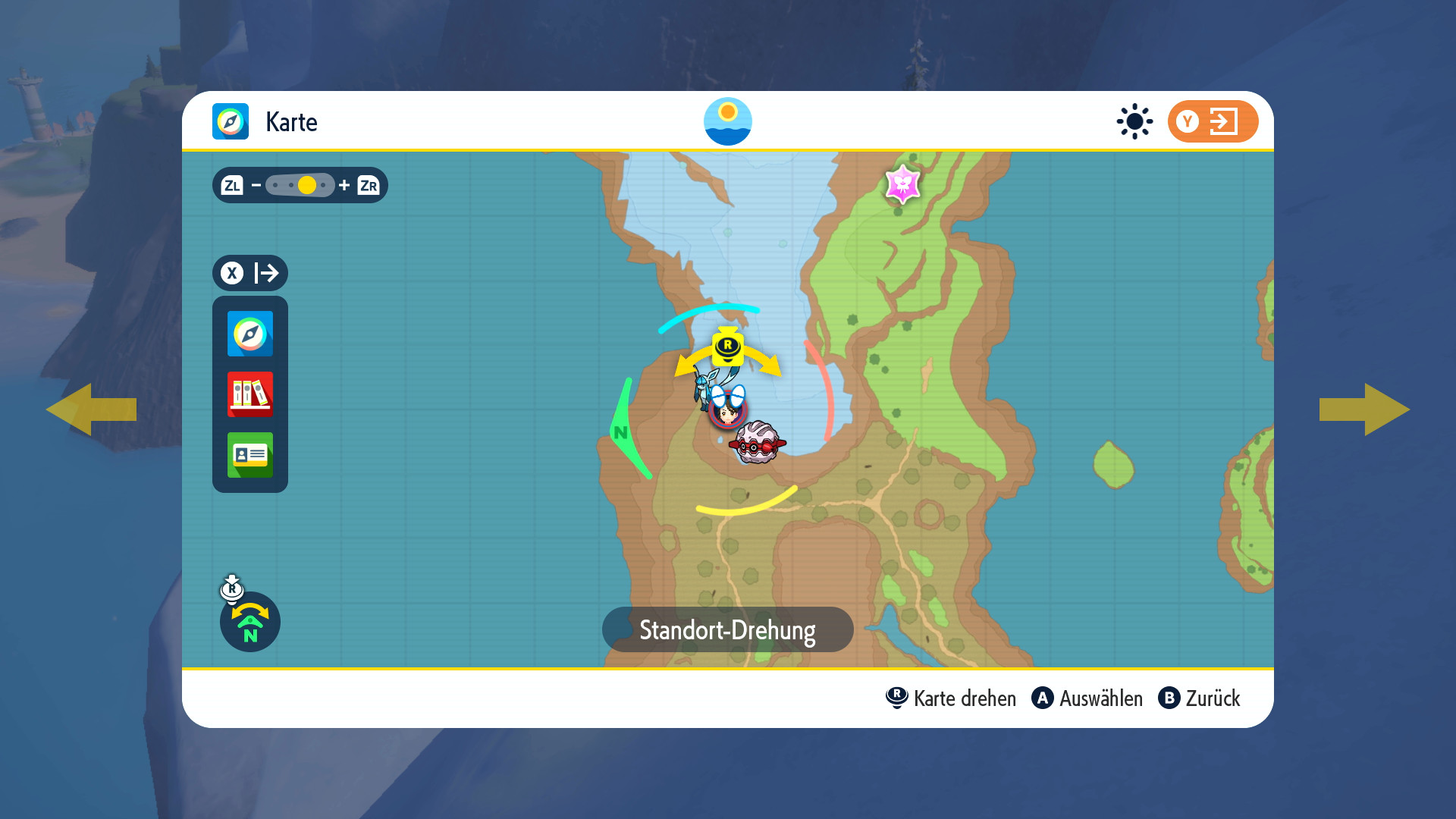The height and width of the screenshot is (819, 1456).
Task: Open the Pokédex bookshelf icon
Action: pos(249,394)
